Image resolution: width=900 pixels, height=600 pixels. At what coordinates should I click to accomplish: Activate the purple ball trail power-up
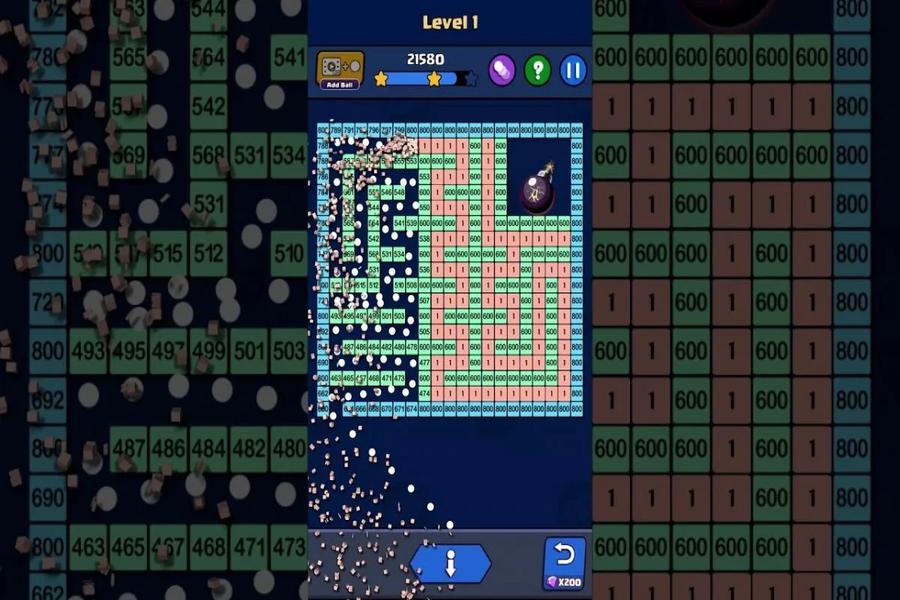point(501,70)
